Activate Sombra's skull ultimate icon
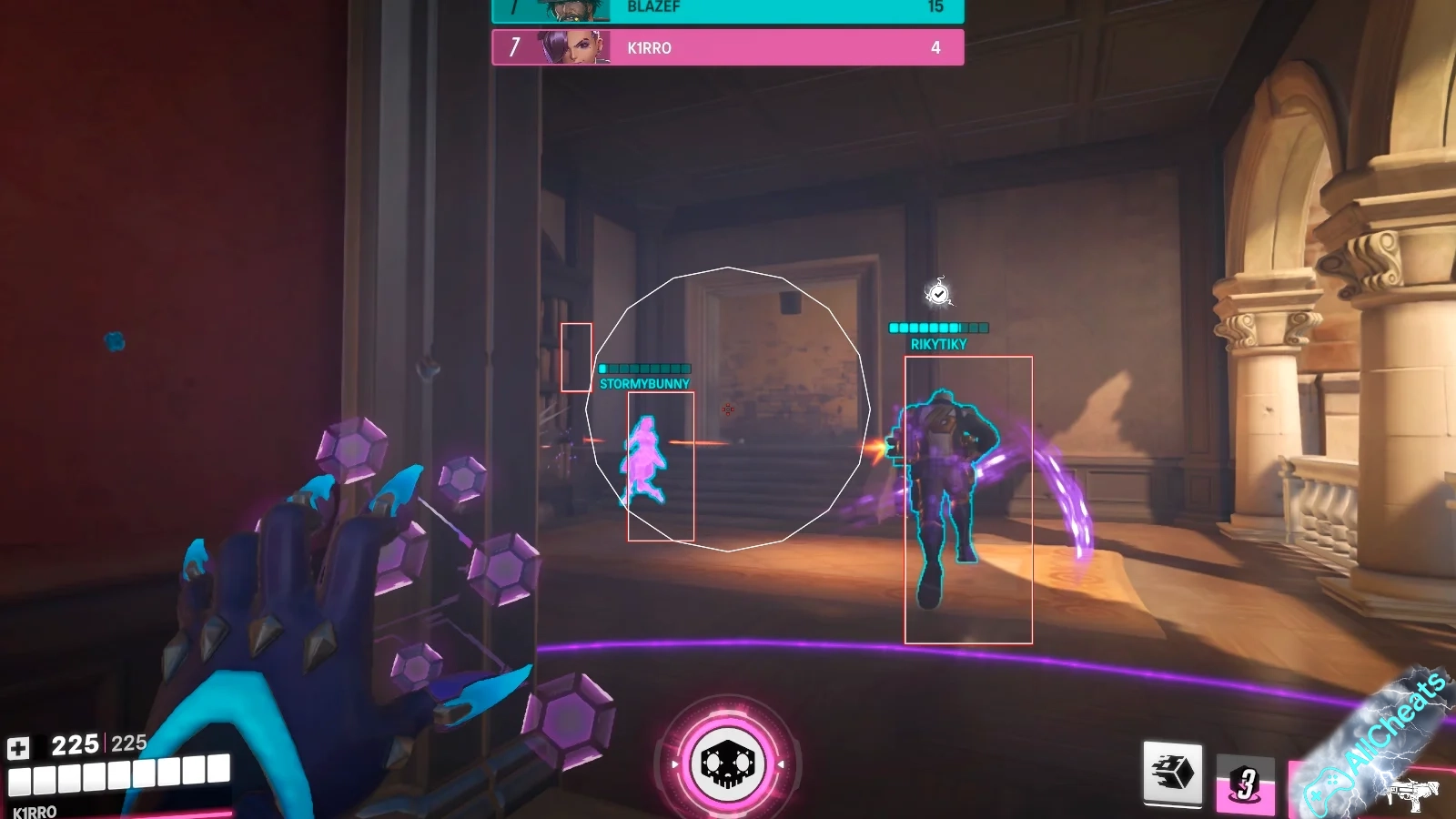The height and width of the screenshot is (819, 1456). click(727, 763)
